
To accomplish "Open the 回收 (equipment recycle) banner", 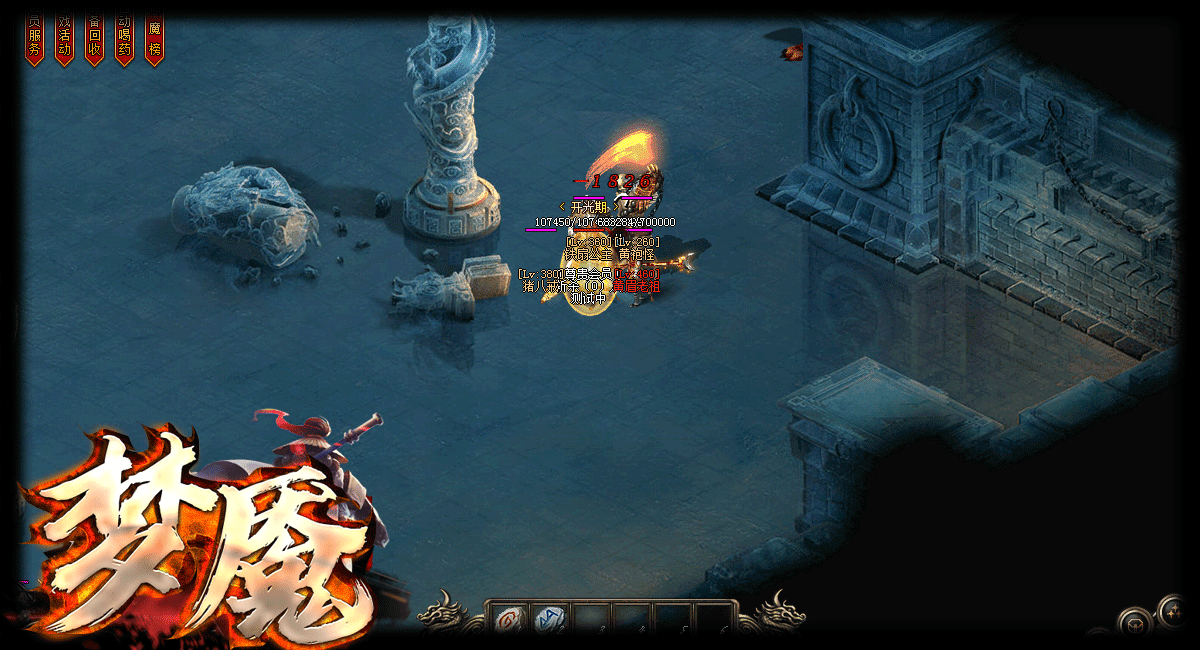I will (95, 40).
